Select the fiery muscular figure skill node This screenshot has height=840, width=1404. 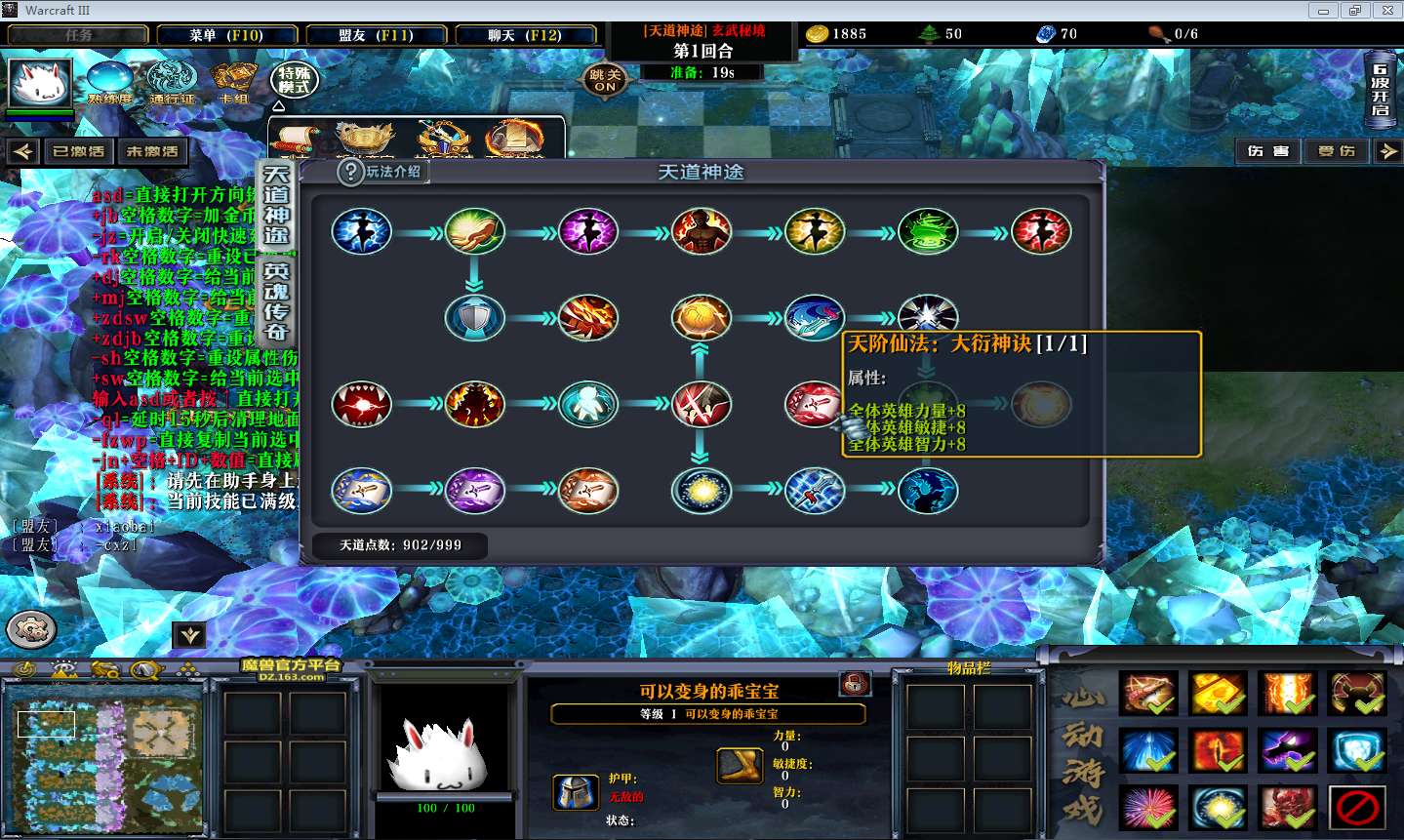click(x=701, y=232)
